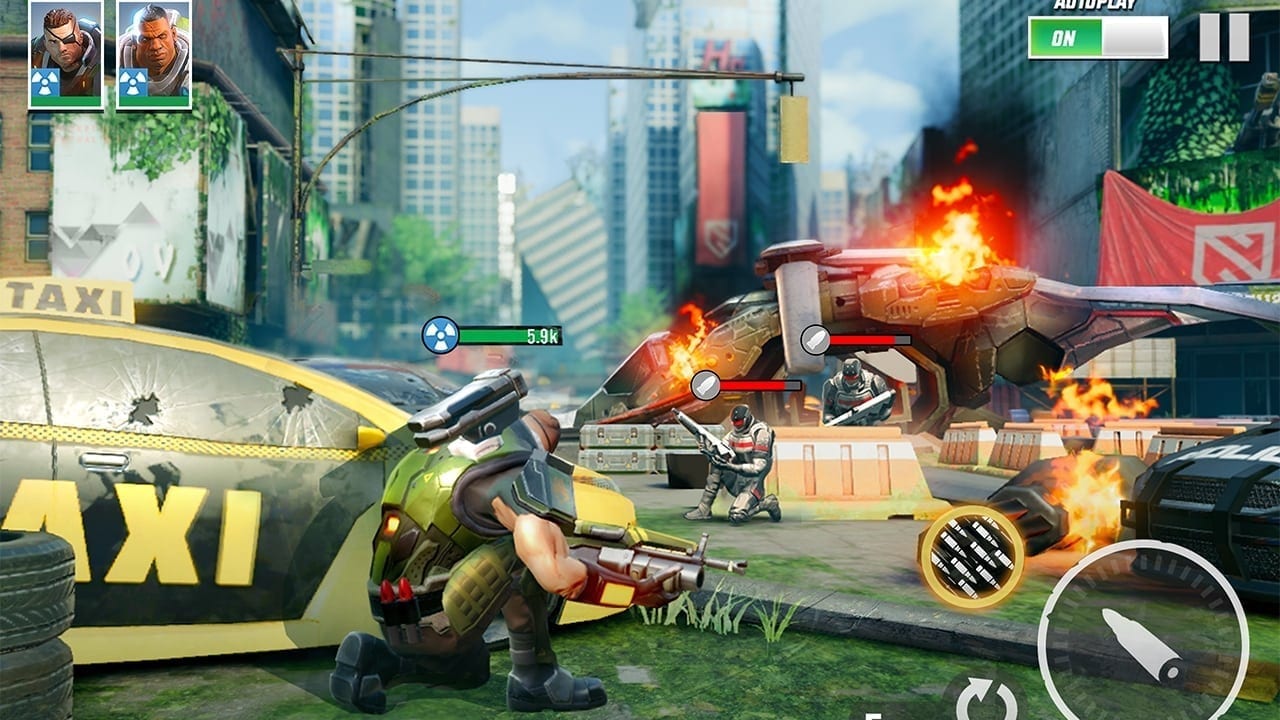Toggle the Autoplay ON switch

(x=1097, y=37)
